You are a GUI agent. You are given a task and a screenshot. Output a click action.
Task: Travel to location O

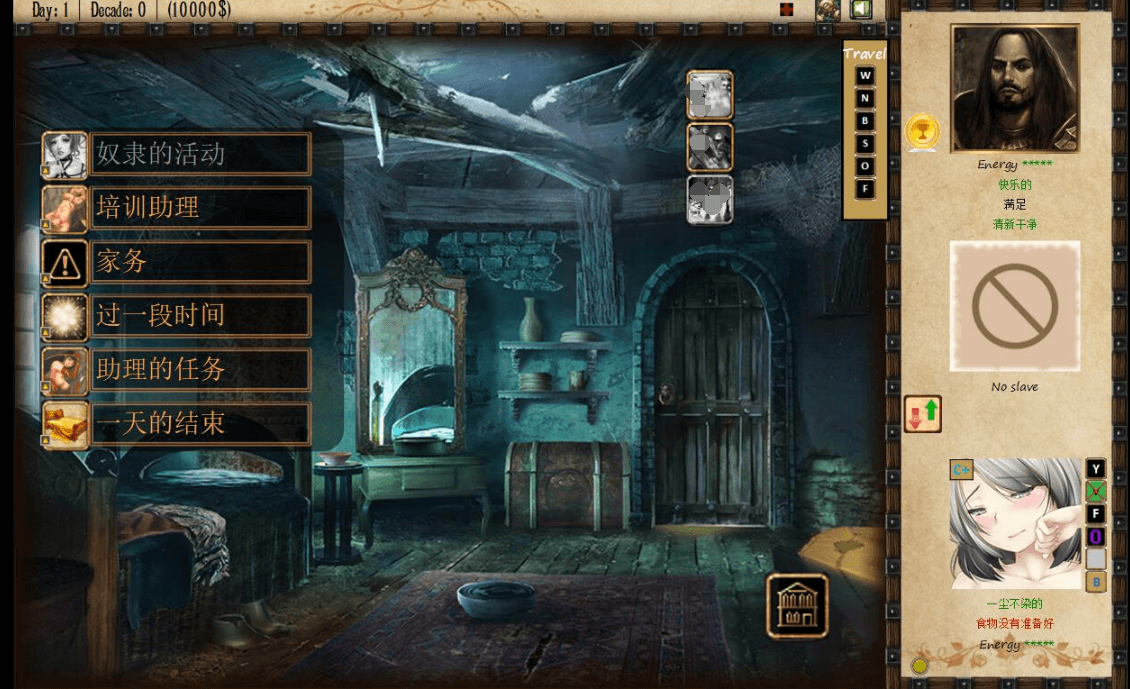click(x=865, y=166)
